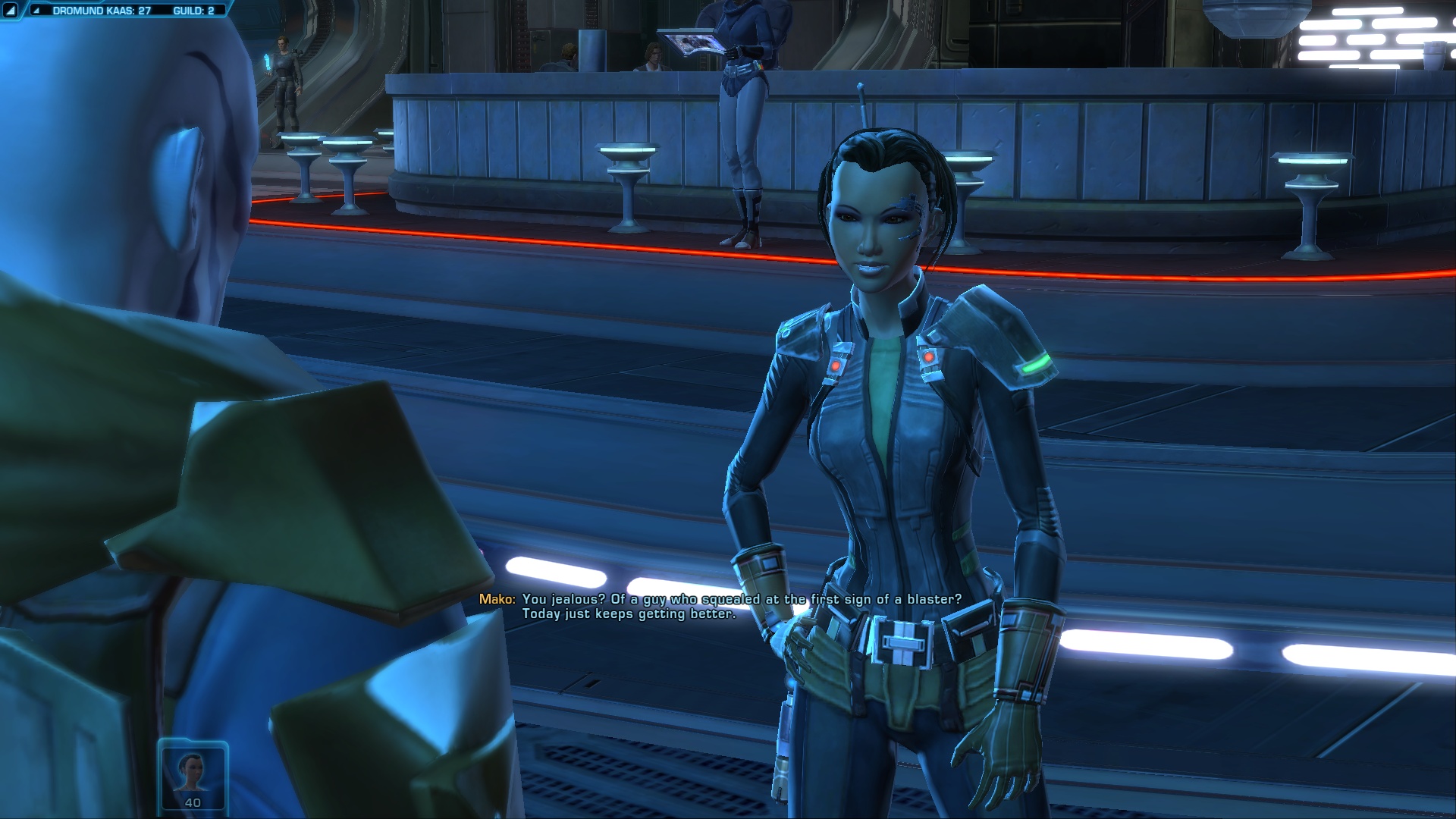Open the Dromund Kaas chat channel bar

(102, 11)
